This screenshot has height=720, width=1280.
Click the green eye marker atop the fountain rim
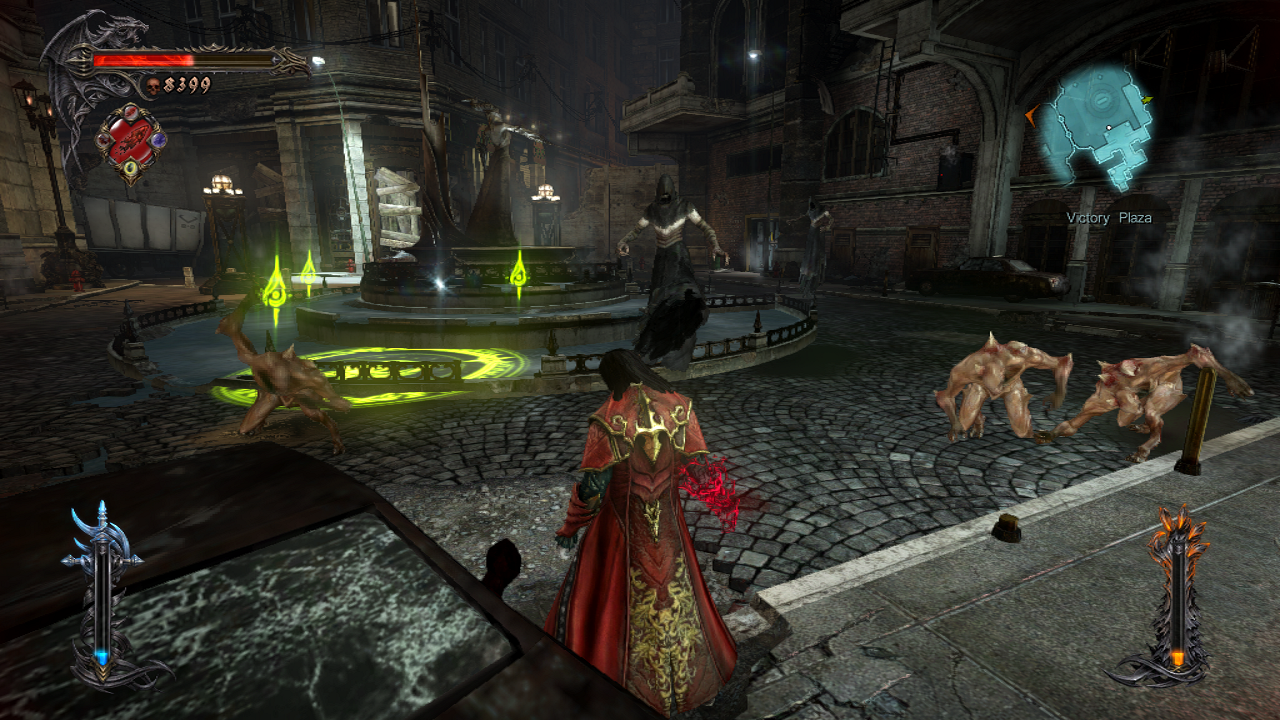tap(521, 276)
